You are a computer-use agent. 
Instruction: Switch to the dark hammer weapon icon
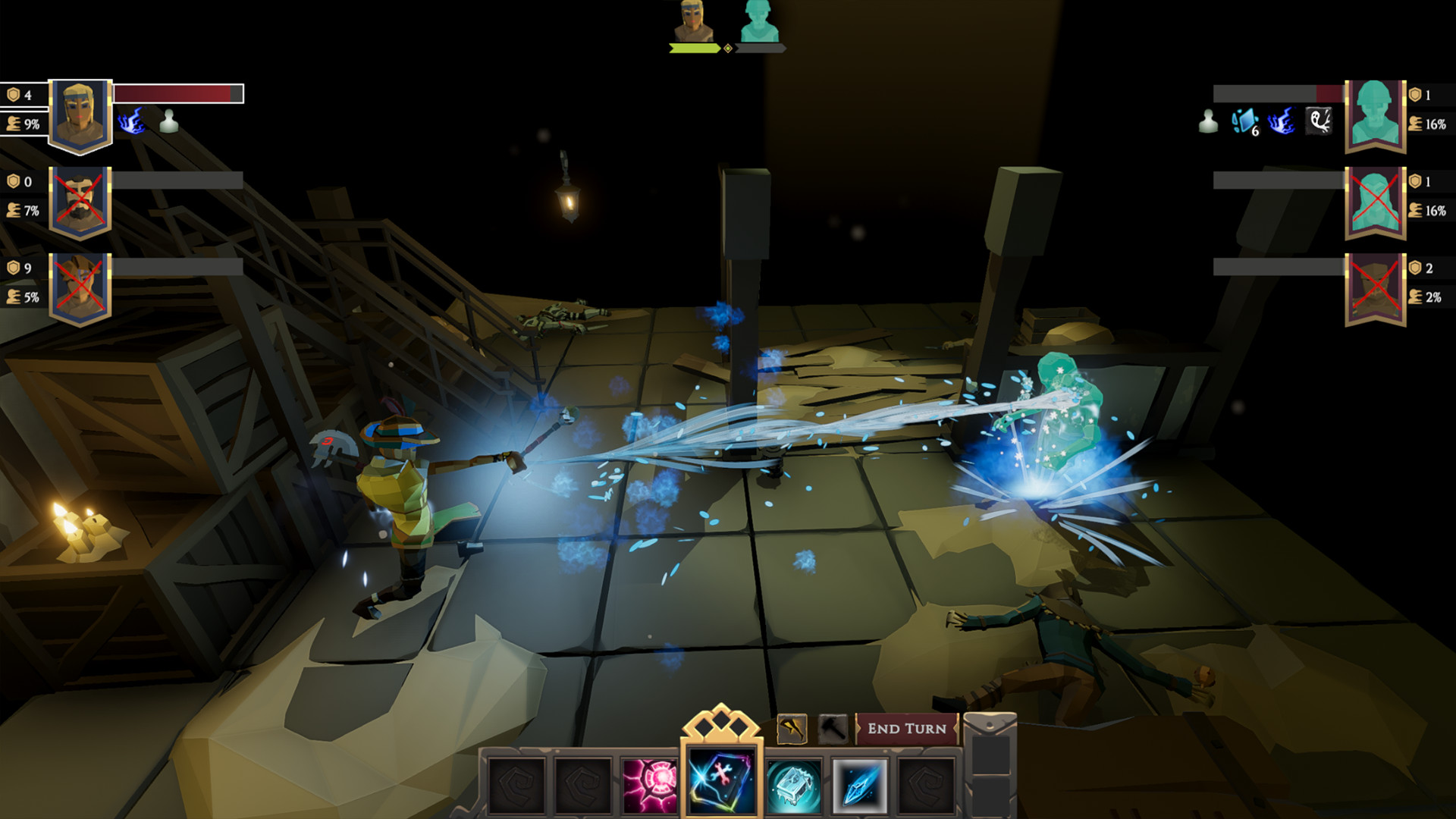click(833, 730)
